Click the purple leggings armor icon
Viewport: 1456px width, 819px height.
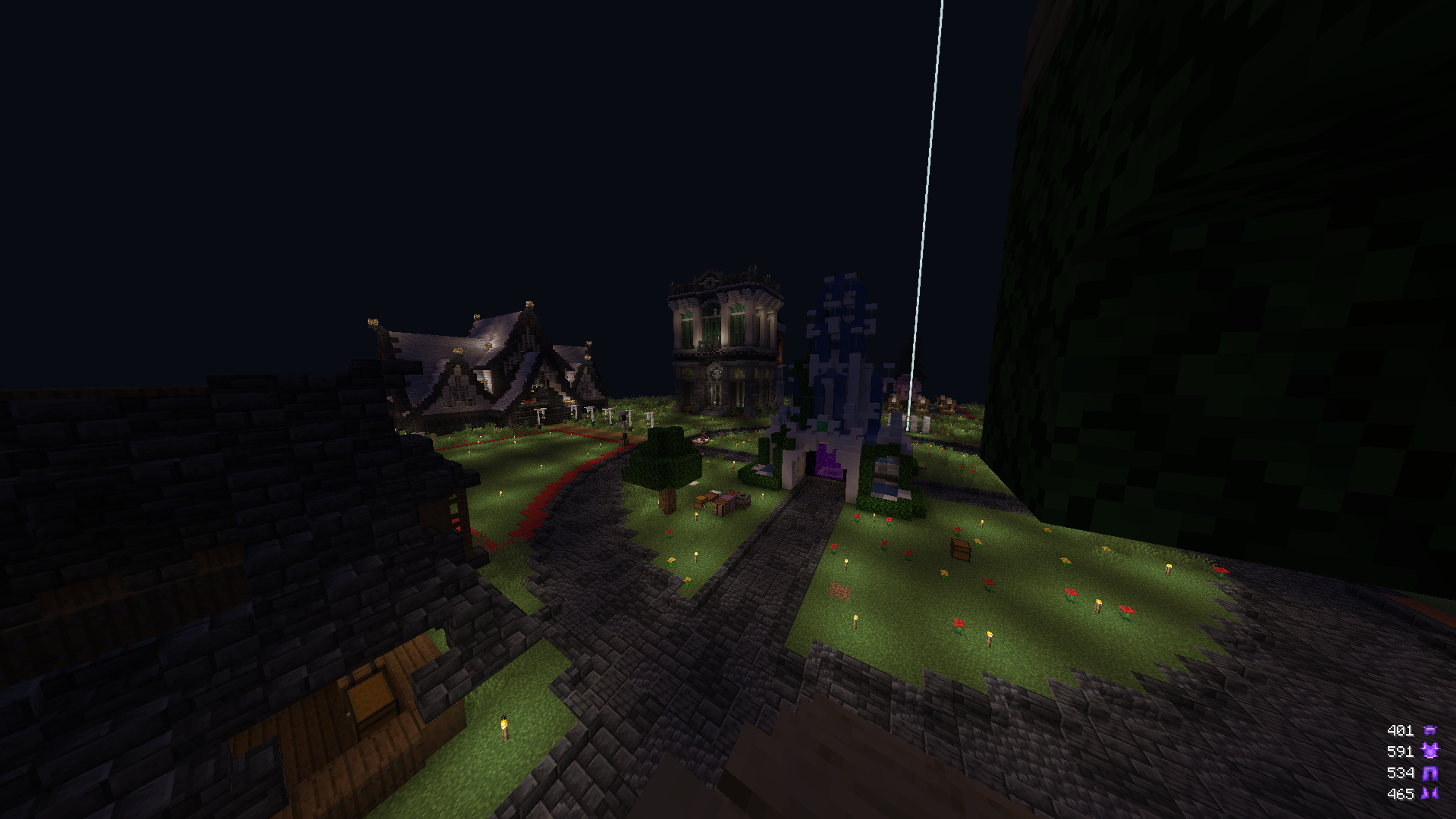tap(1430, 773)
